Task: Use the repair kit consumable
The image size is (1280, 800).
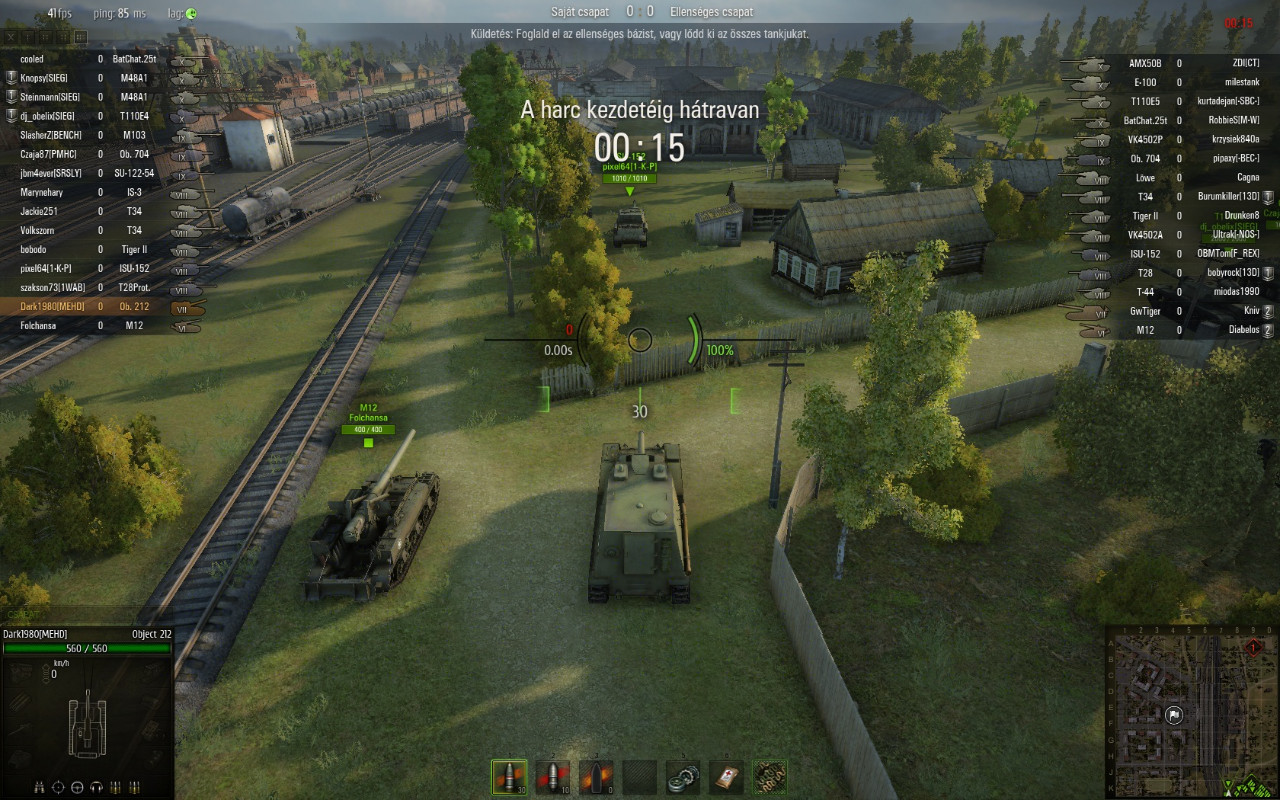Action: click(x=683, y=777)
